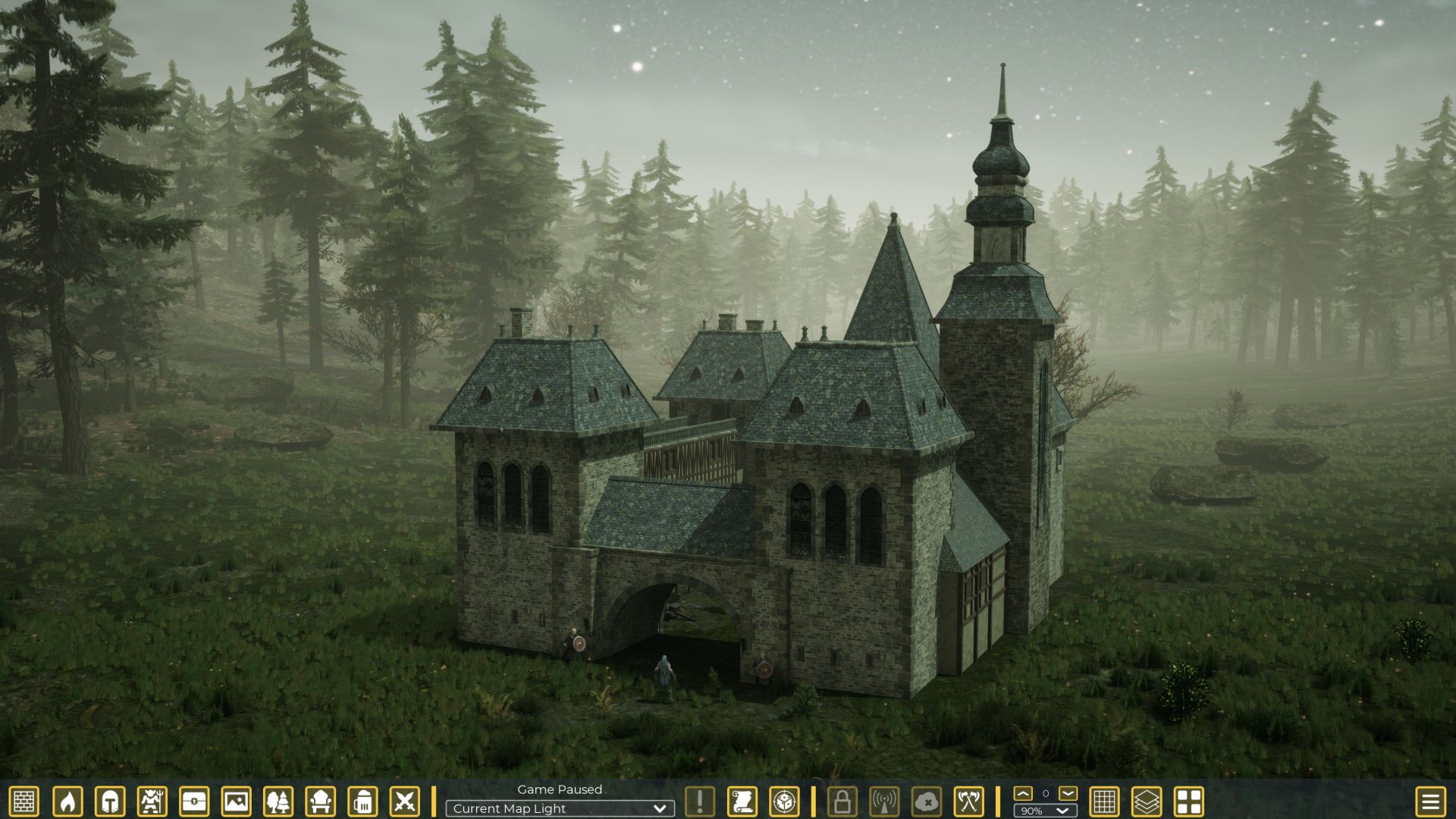Click the crossed swords icon
Image resolution: width=1456 pixels, height=819 pixels.
tap(404, 802)
